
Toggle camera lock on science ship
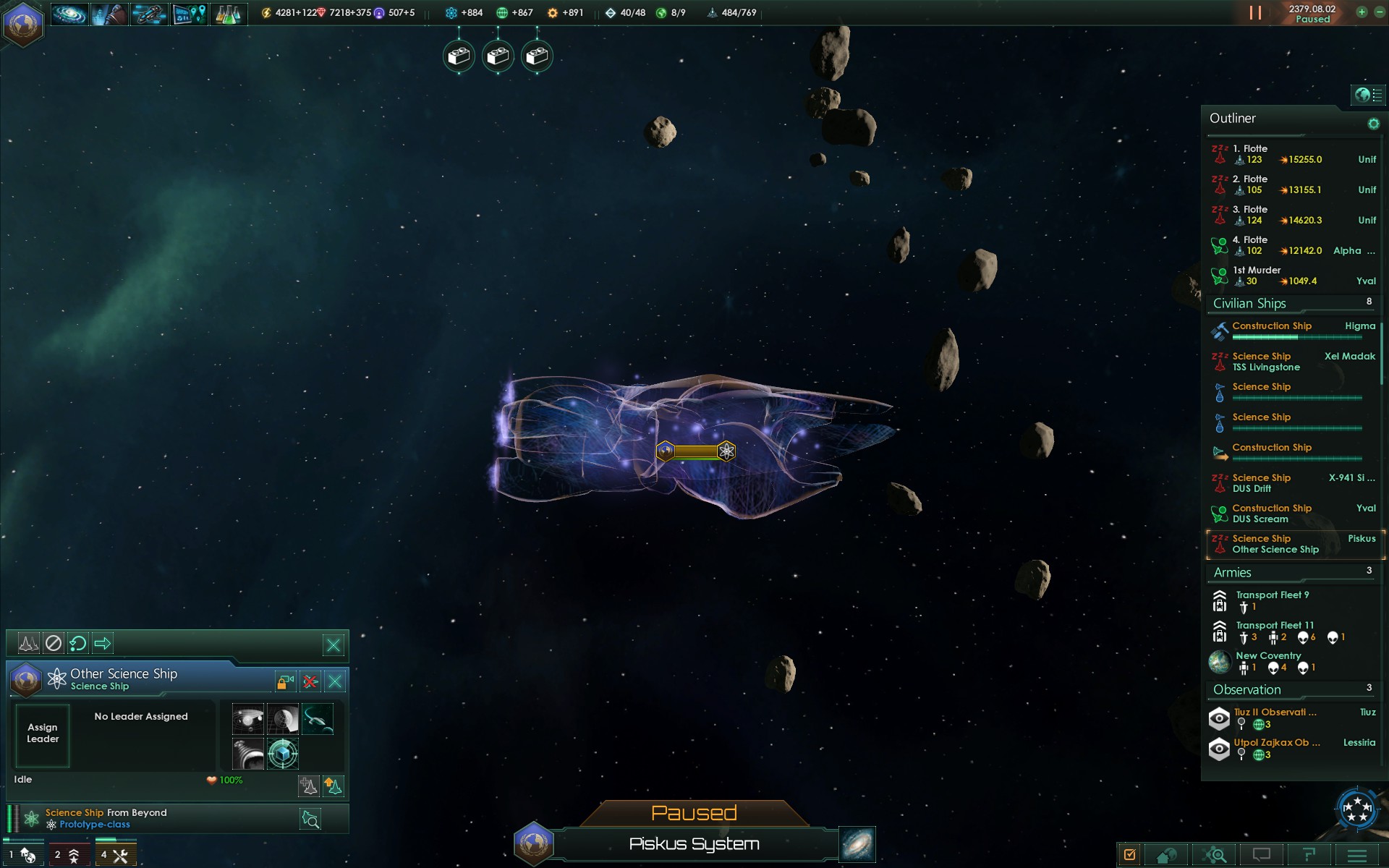286,681
